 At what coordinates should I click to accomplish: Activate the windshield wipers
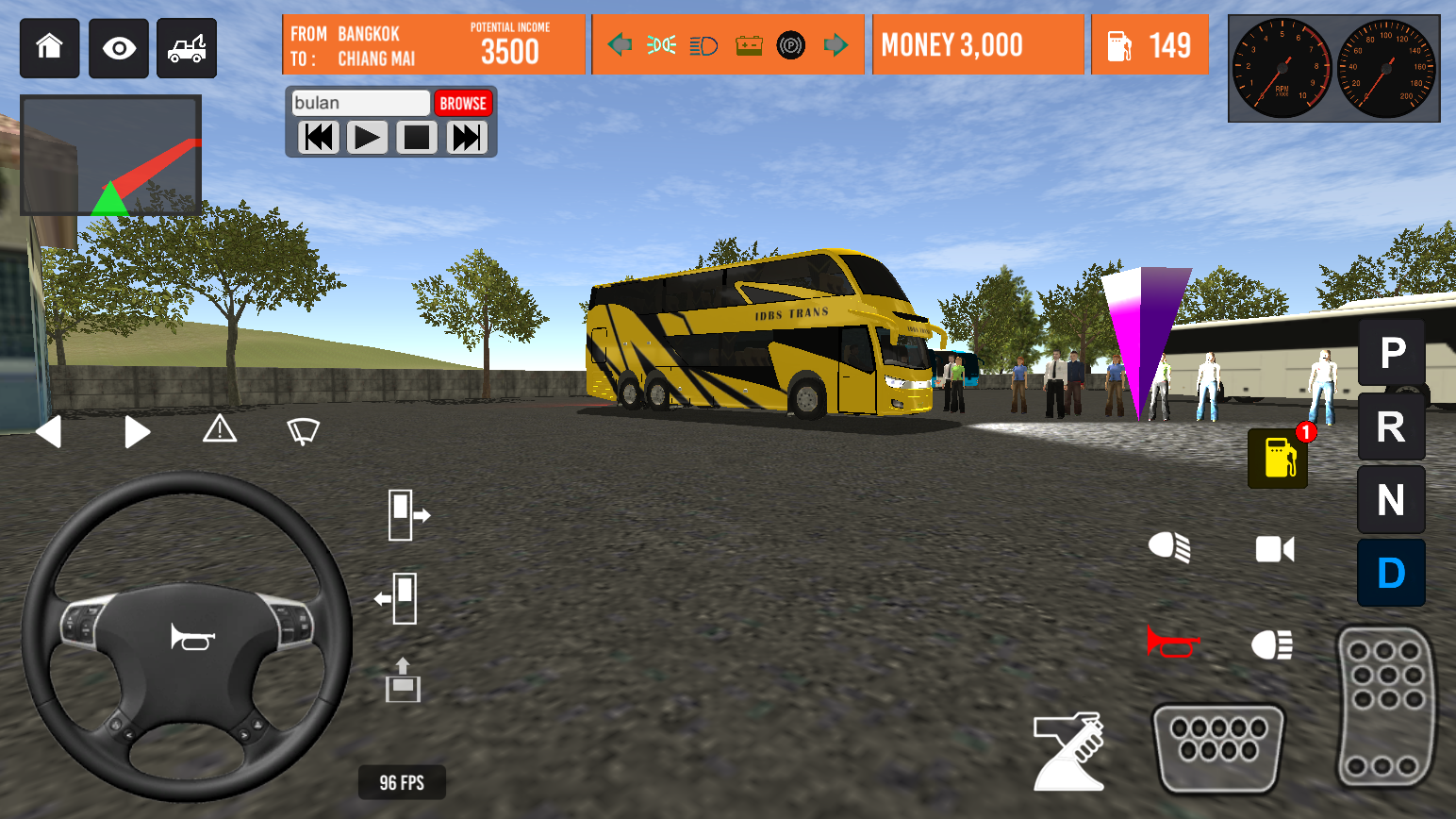click(302, 430)
